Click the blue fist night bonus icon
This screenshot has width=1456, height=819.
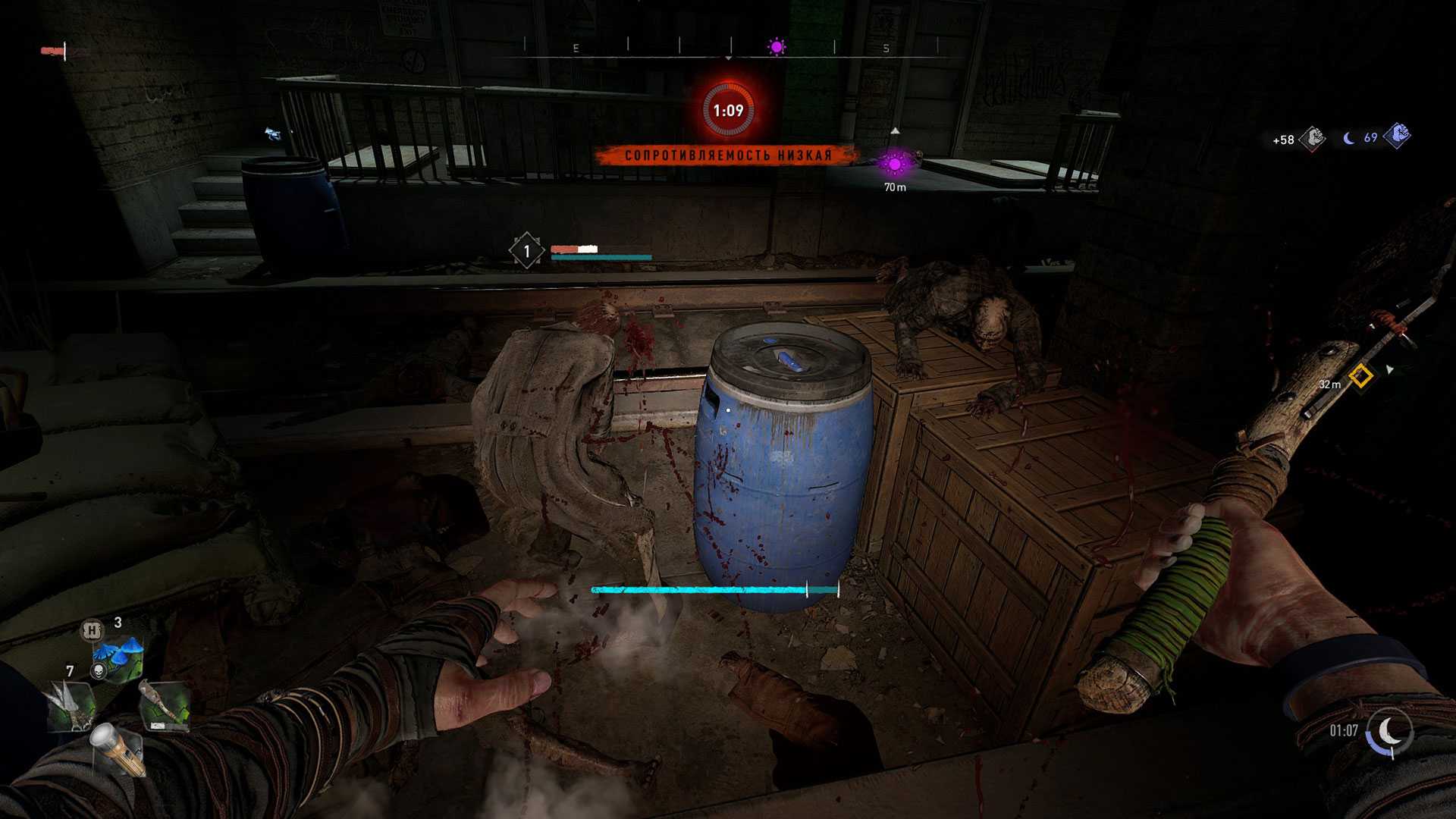click(x=1396, y=136)
